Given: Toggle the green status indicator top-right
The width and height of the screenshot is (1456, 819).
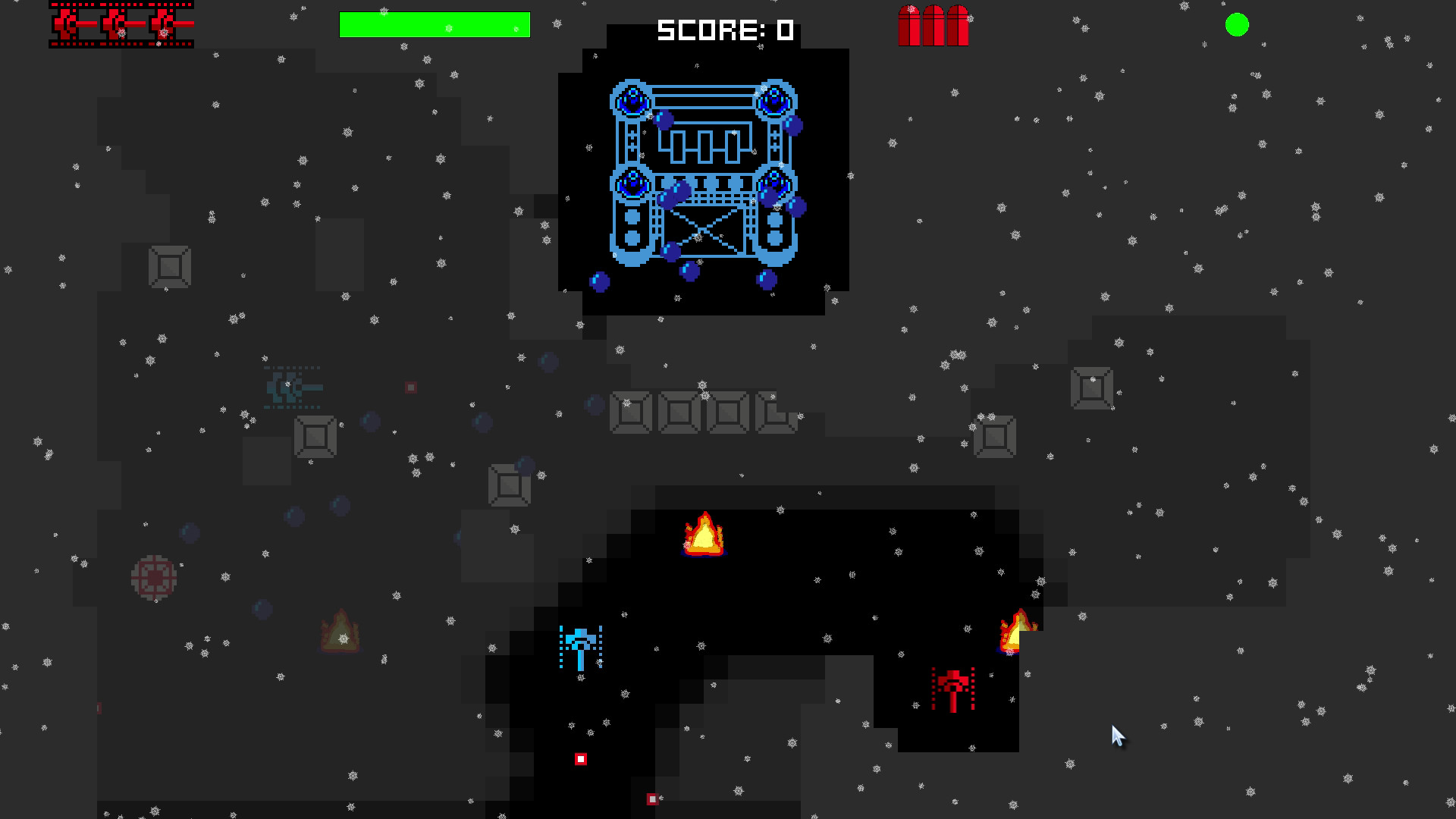Looking at the screenshot, I should [1237, 25].
